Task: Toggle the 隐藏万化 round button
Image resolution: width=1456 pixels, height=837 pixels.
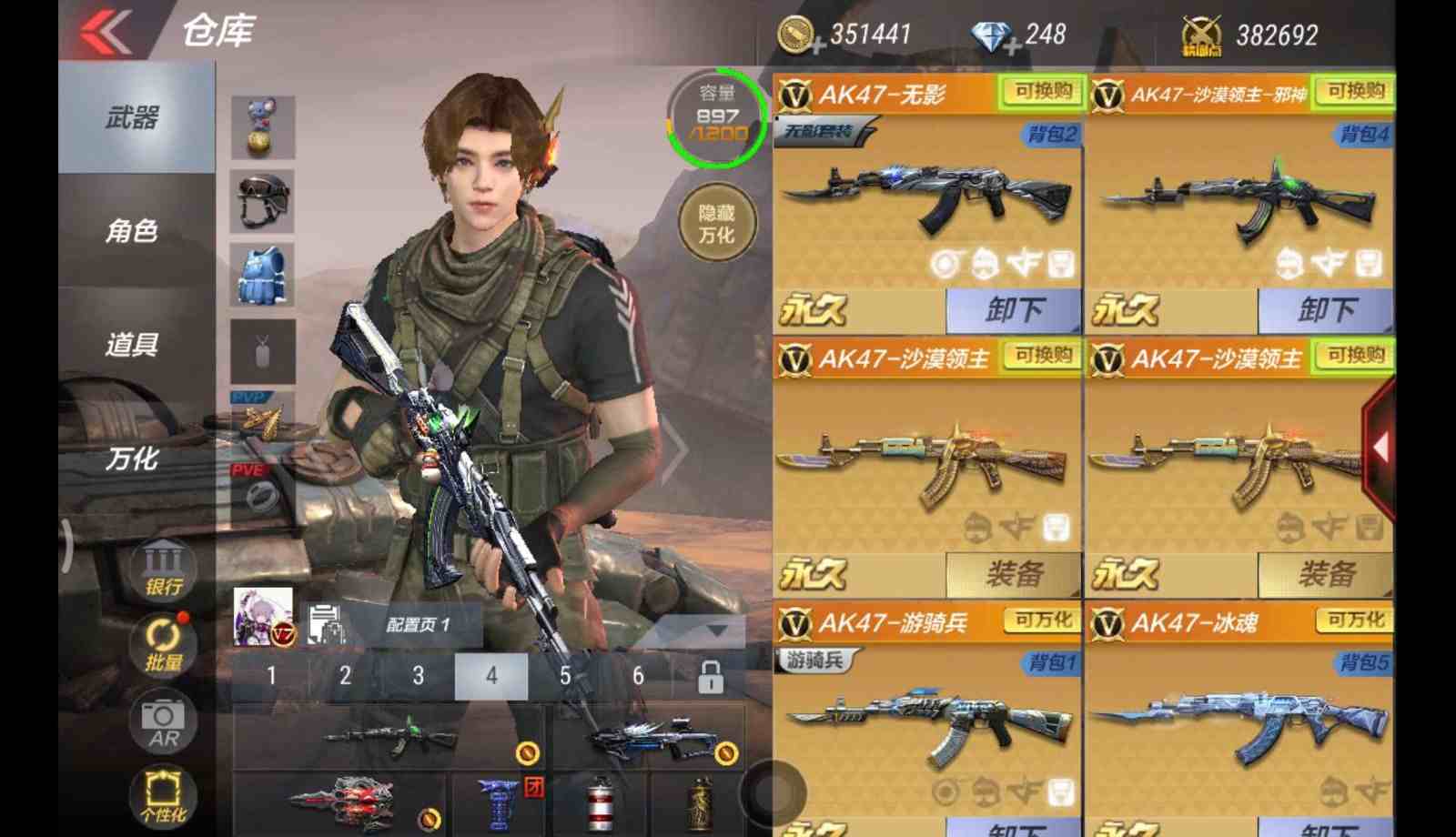Action: 717,224
